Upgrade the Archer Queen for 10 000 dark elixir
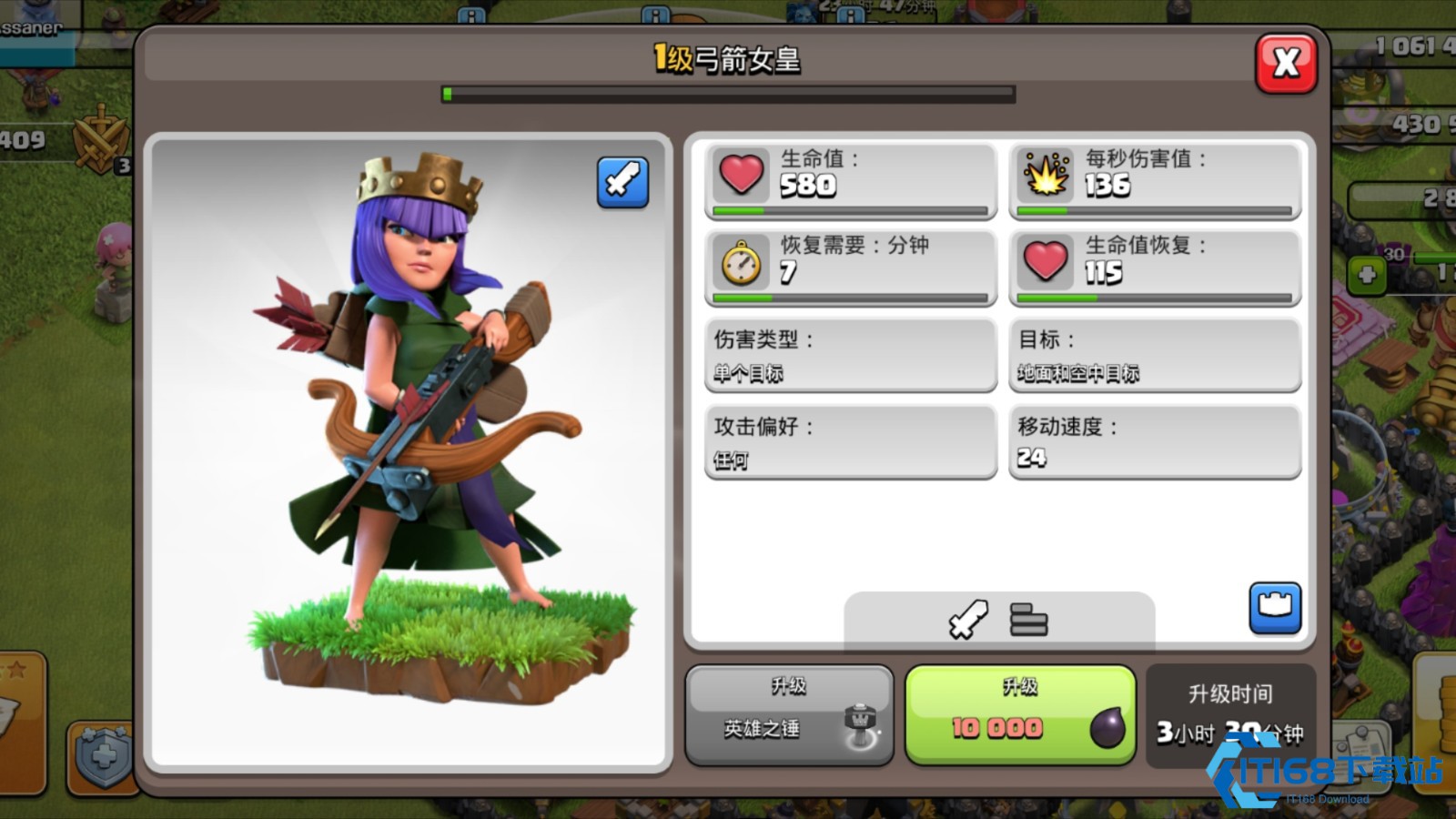 tap(1020, 714)
